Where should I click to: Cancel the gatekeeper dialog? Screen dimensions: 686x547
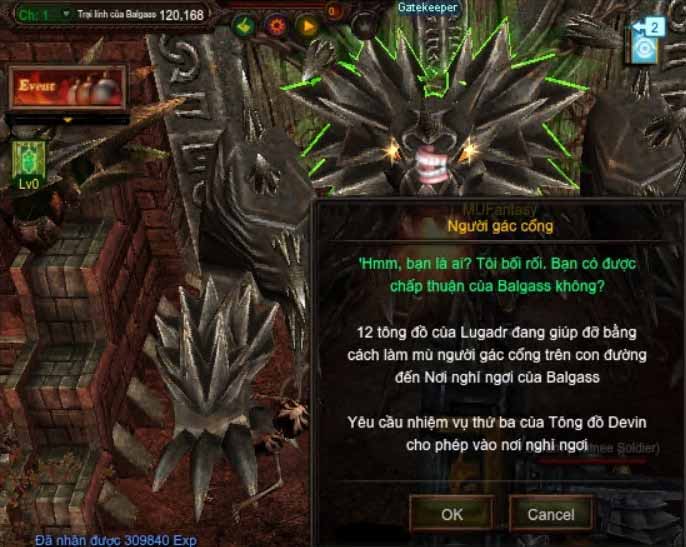(550, 514)
